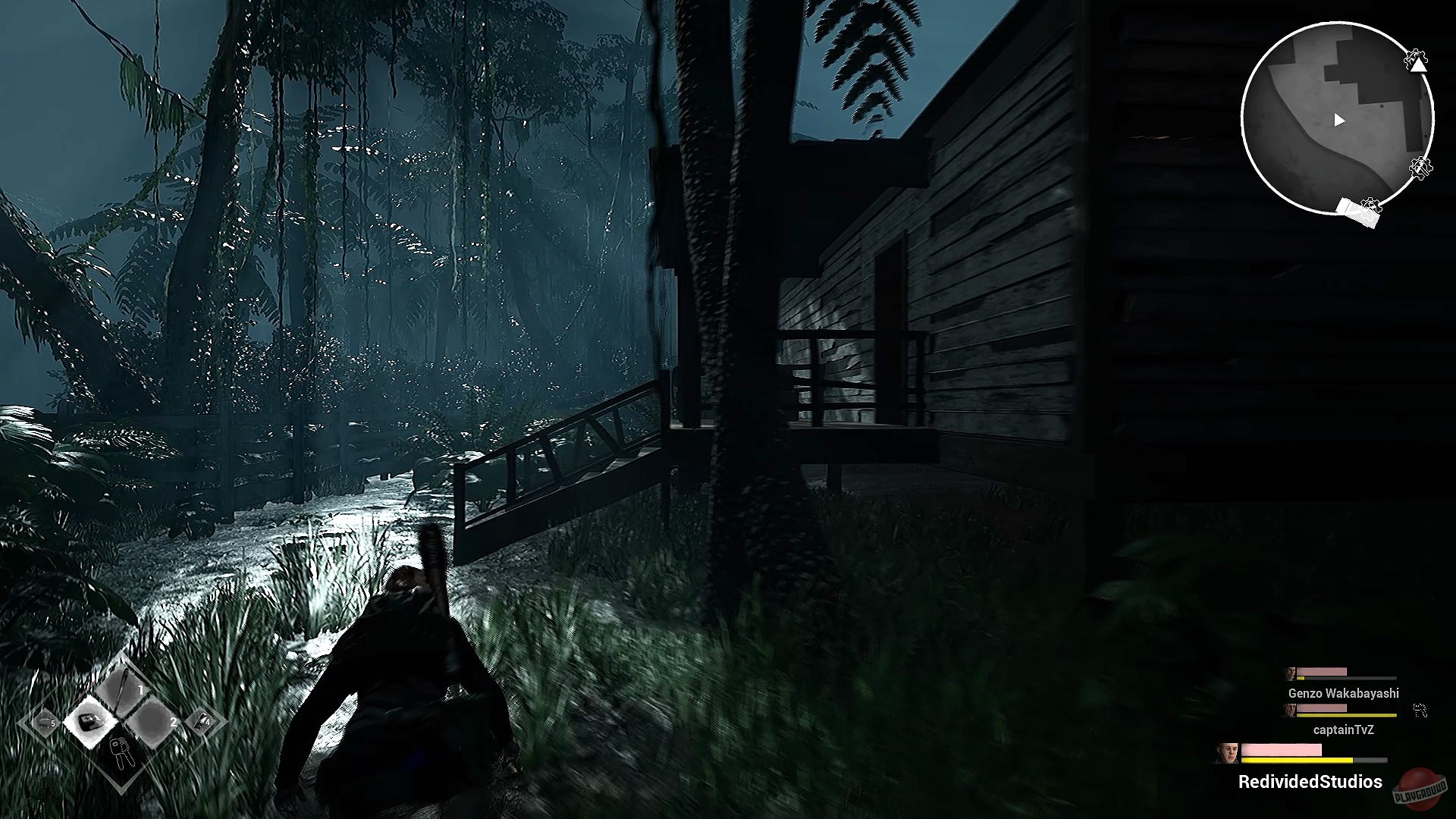
Task: Click the highlighted camera item slot
Action: [91, 720]
